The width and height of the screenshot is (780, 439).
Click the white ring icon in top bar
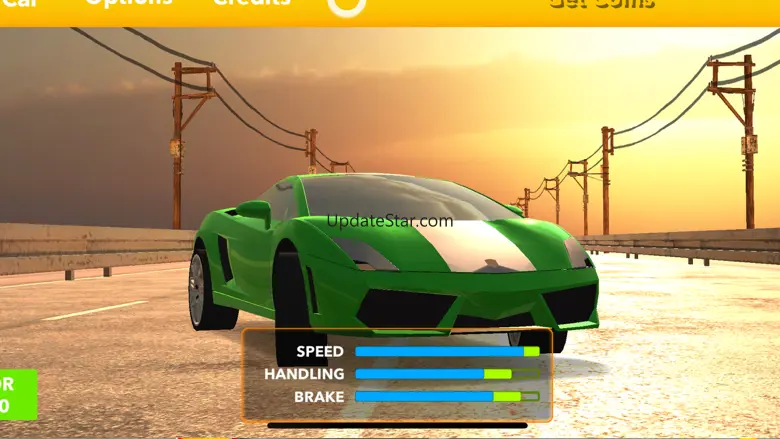347,6
